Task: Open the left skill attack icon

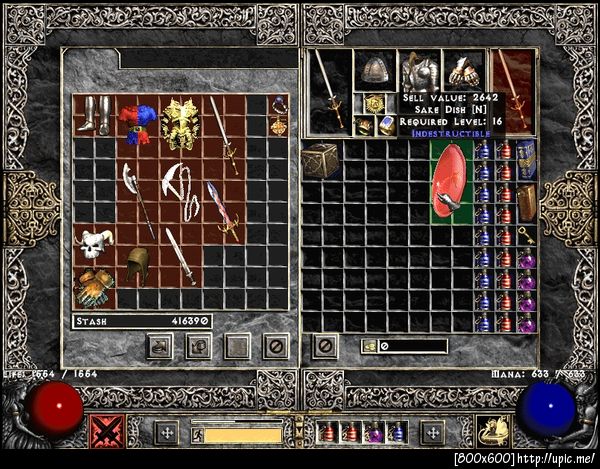Action: pyautogui.click(x=107, y=432)
